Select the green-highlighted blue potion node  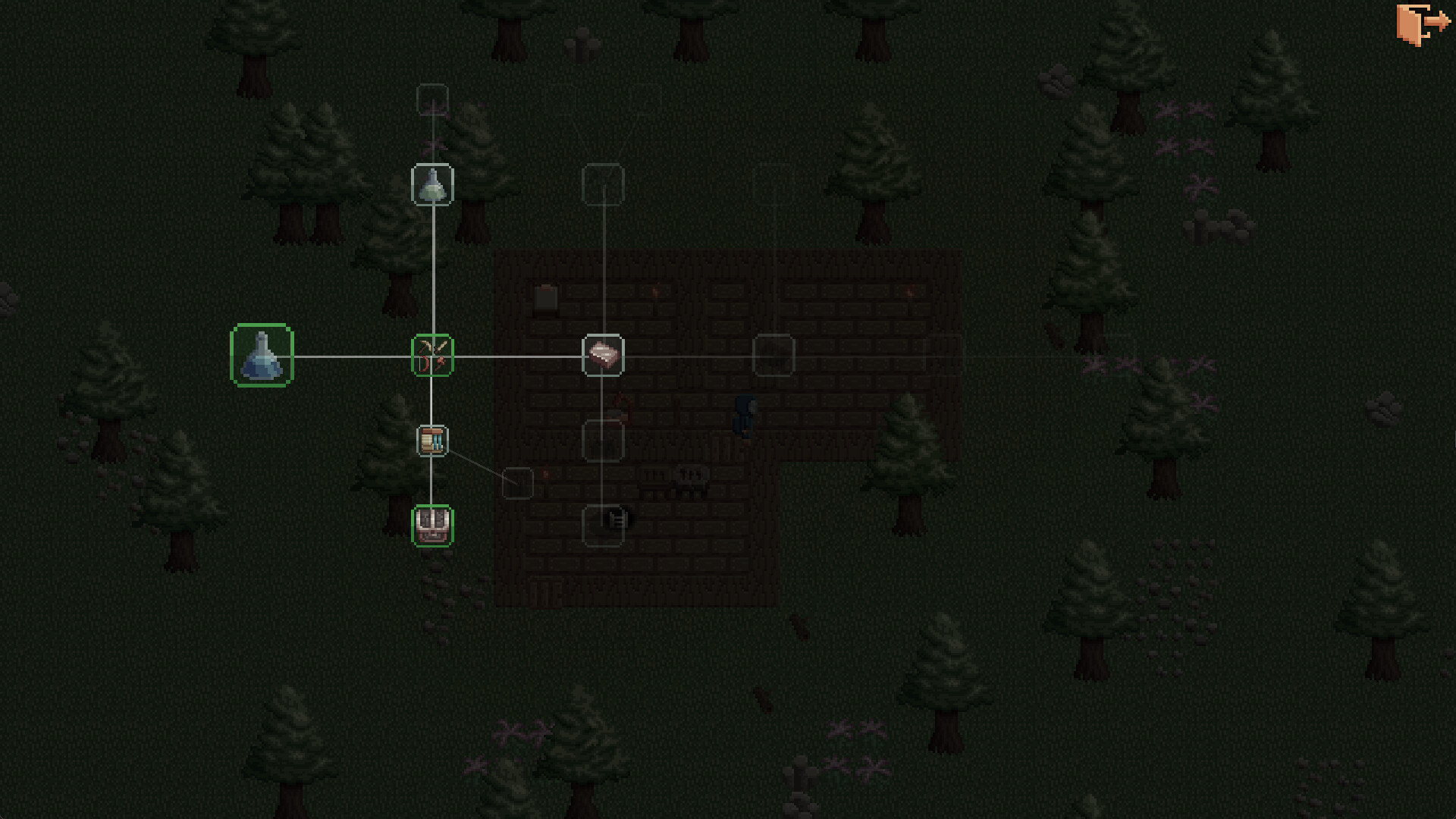pyautogui.click(x=262, y=356)
